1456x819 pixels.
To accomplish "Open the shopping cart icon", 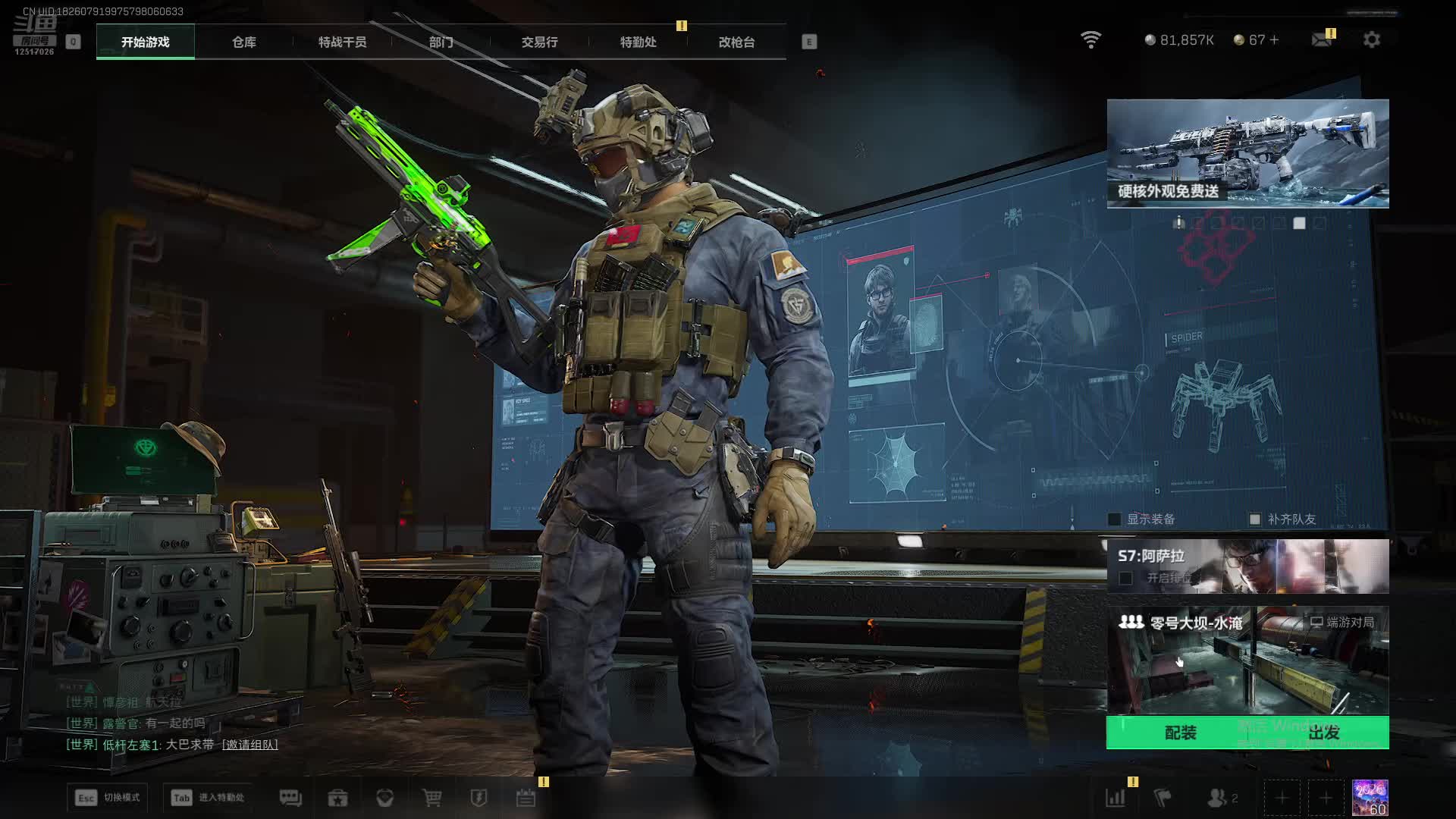I will (431, 798).
